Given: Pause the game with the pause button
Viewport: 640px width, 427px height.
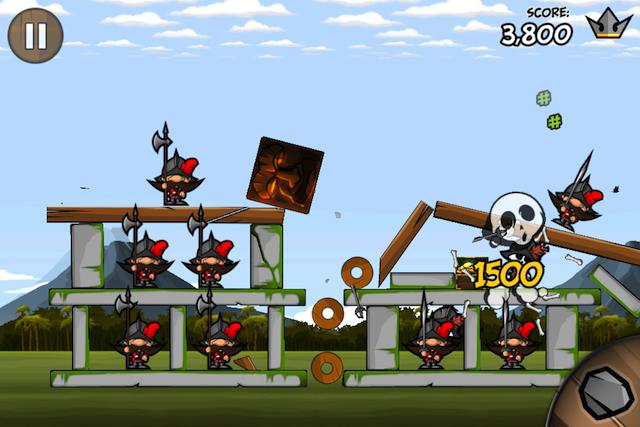Looking at the screenshot, I should point(35,36).
